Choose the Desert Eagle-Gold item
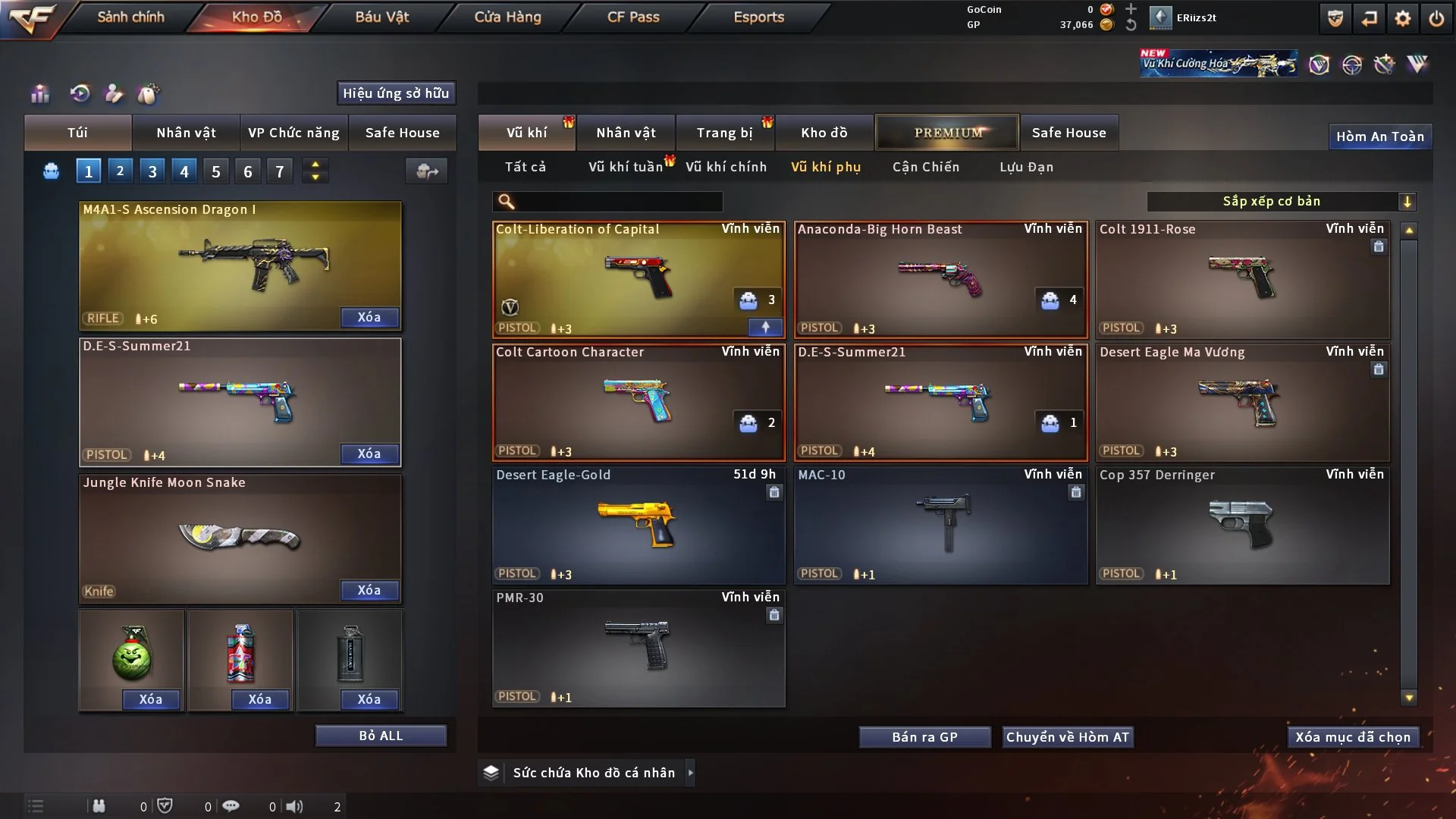The width and height of the screenshot is (1456, 819). click(x=639, y=525)
